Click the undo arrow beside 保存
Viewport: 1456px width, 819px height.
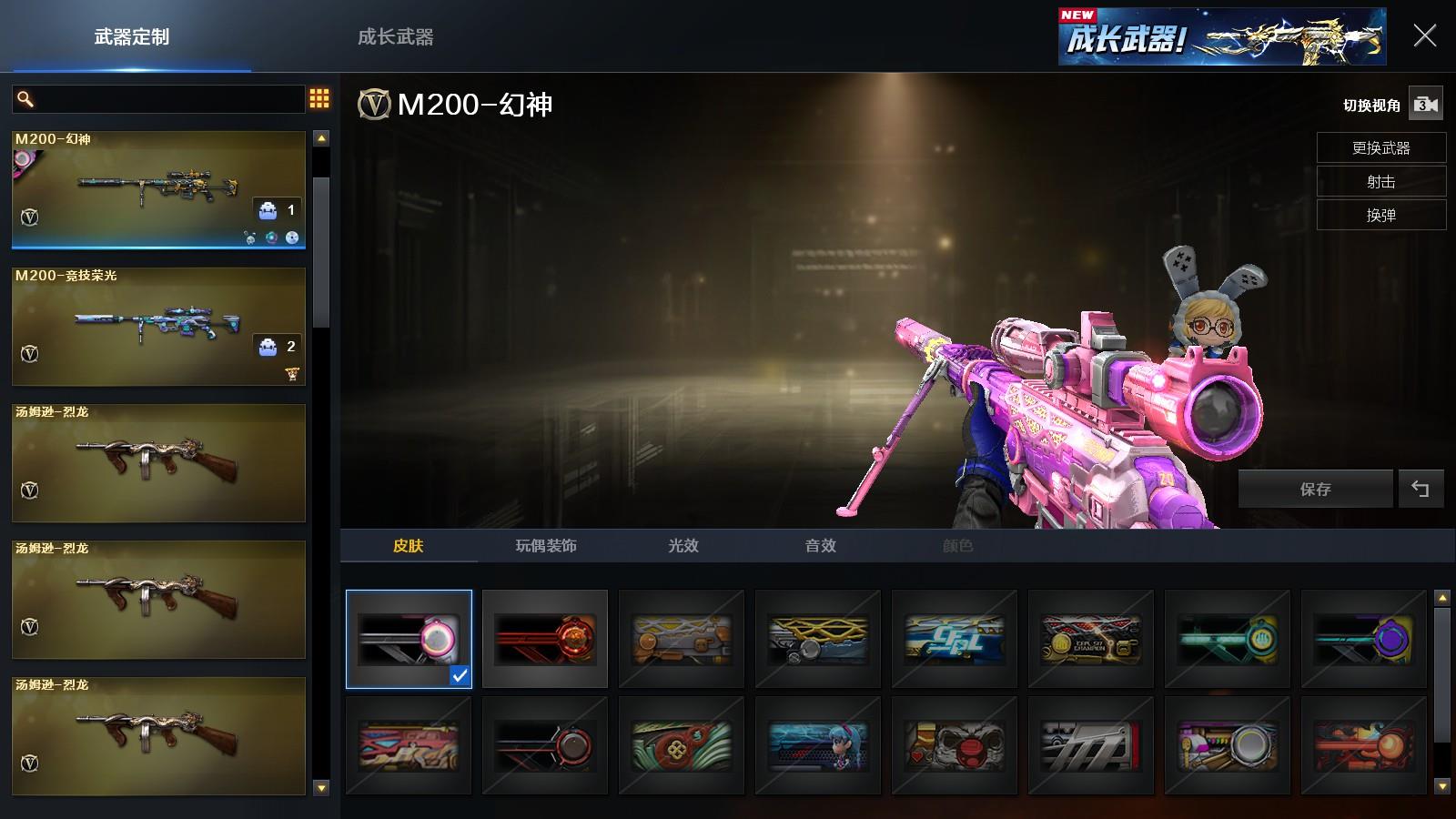pyautogui.click(x=1420, y=490)
